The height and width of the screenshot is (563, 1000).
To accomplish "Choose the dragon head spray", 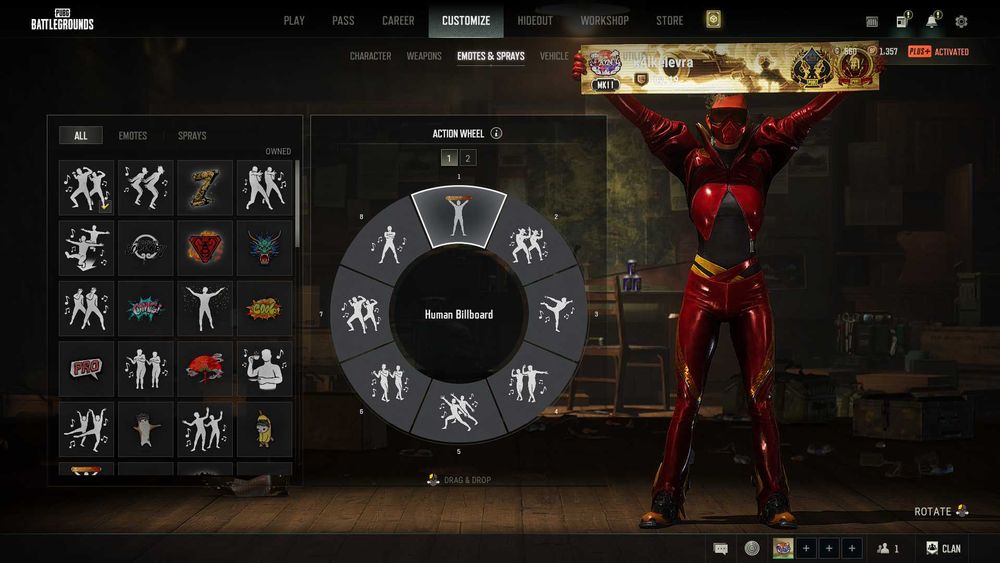I will (264, 248).
